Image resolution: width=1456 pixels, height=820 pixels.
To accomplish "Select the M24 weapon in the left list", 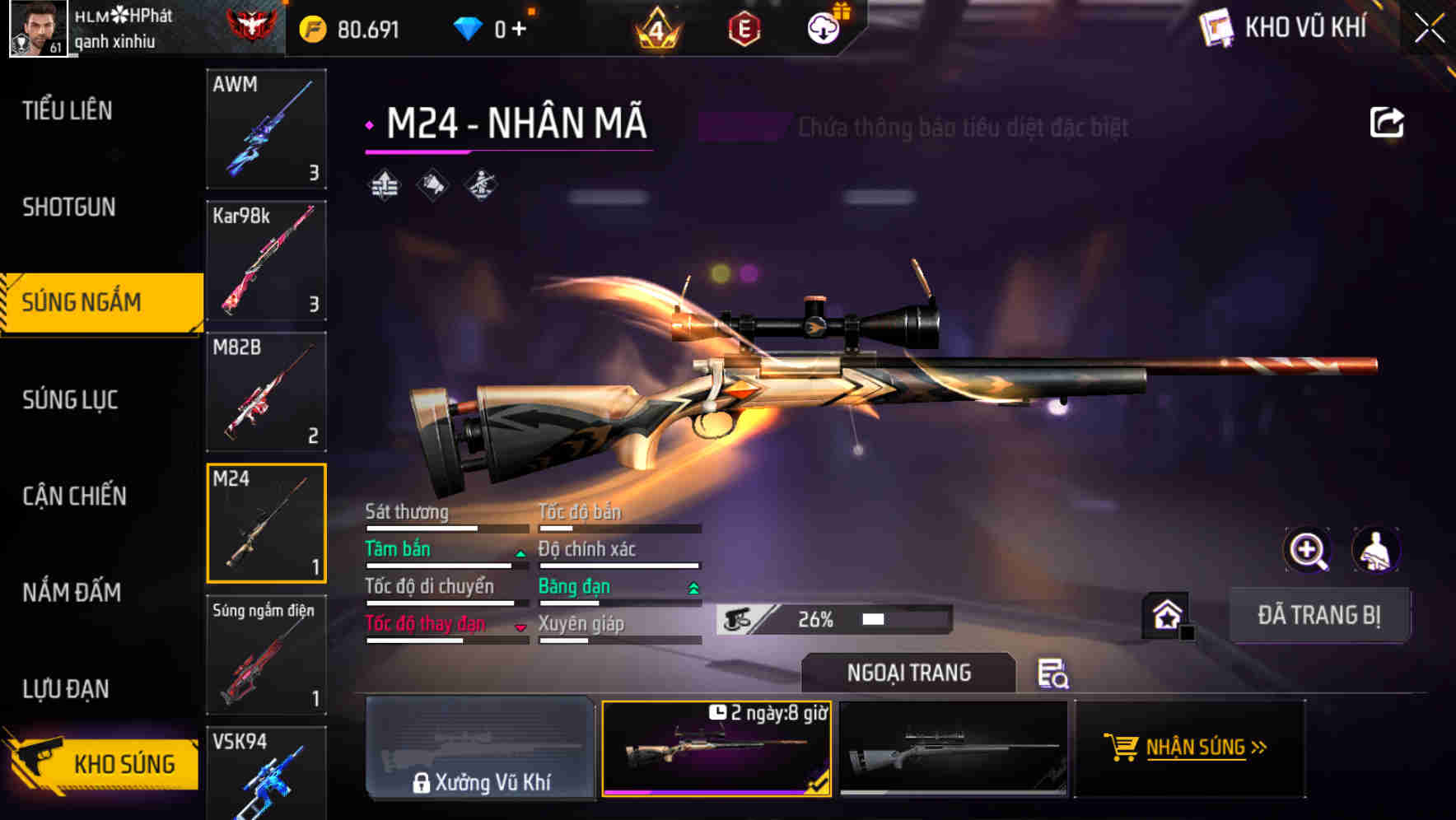I will (x=266, y=523).
